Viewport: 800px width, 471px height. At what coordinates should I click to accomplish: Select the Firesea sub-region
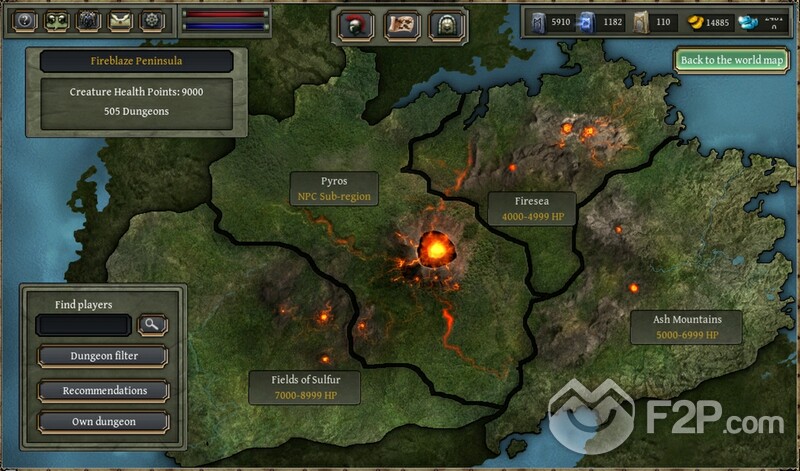pyautogui.click(x=531, y=208)
